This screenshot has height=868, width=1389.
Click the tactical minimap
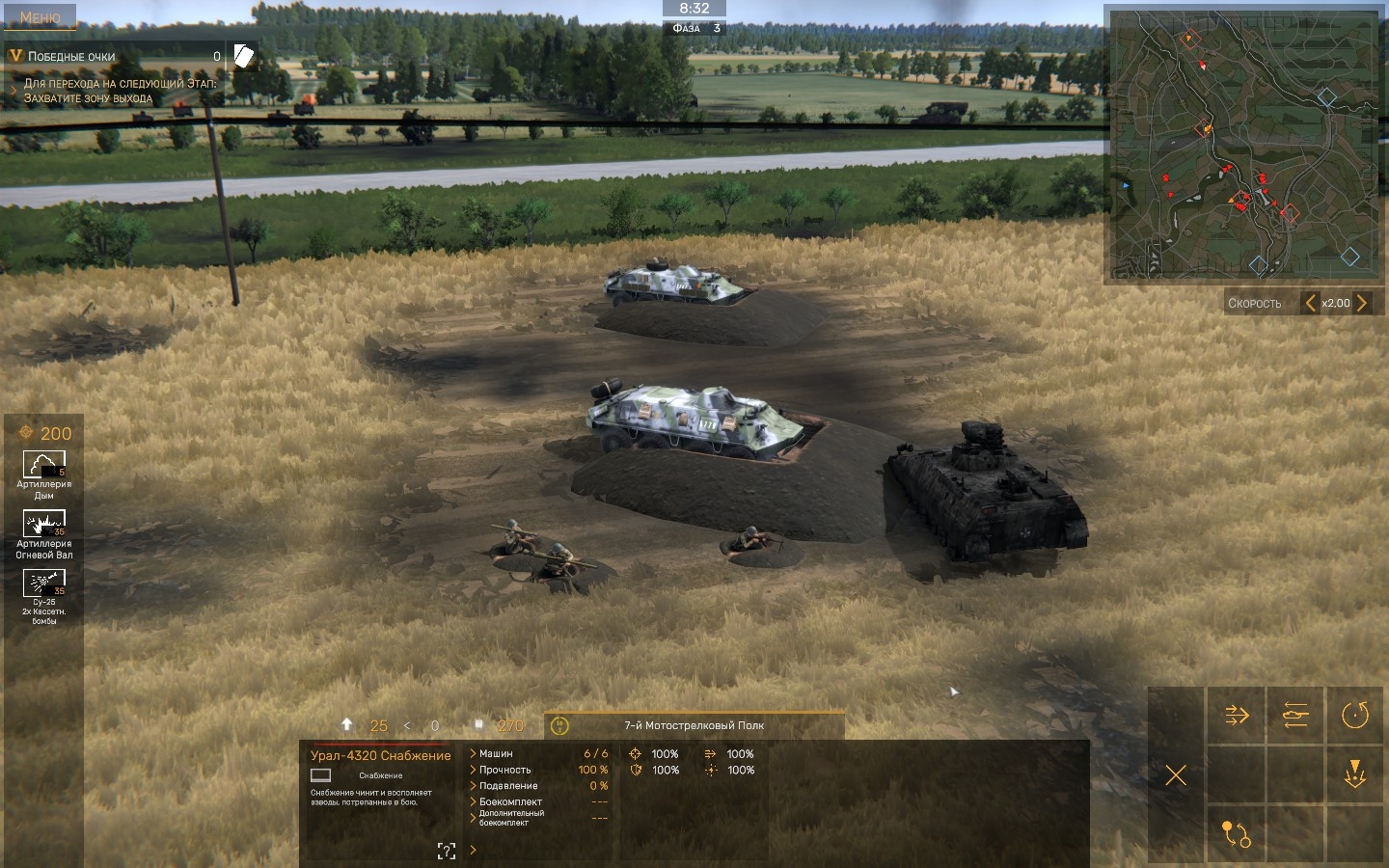(1242, 145)
